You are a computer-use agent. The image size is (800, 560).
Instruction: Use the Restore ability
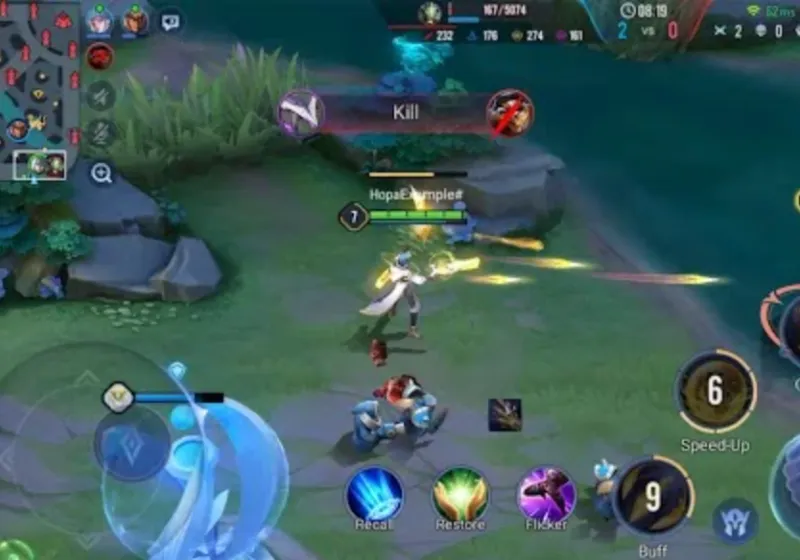460,493
